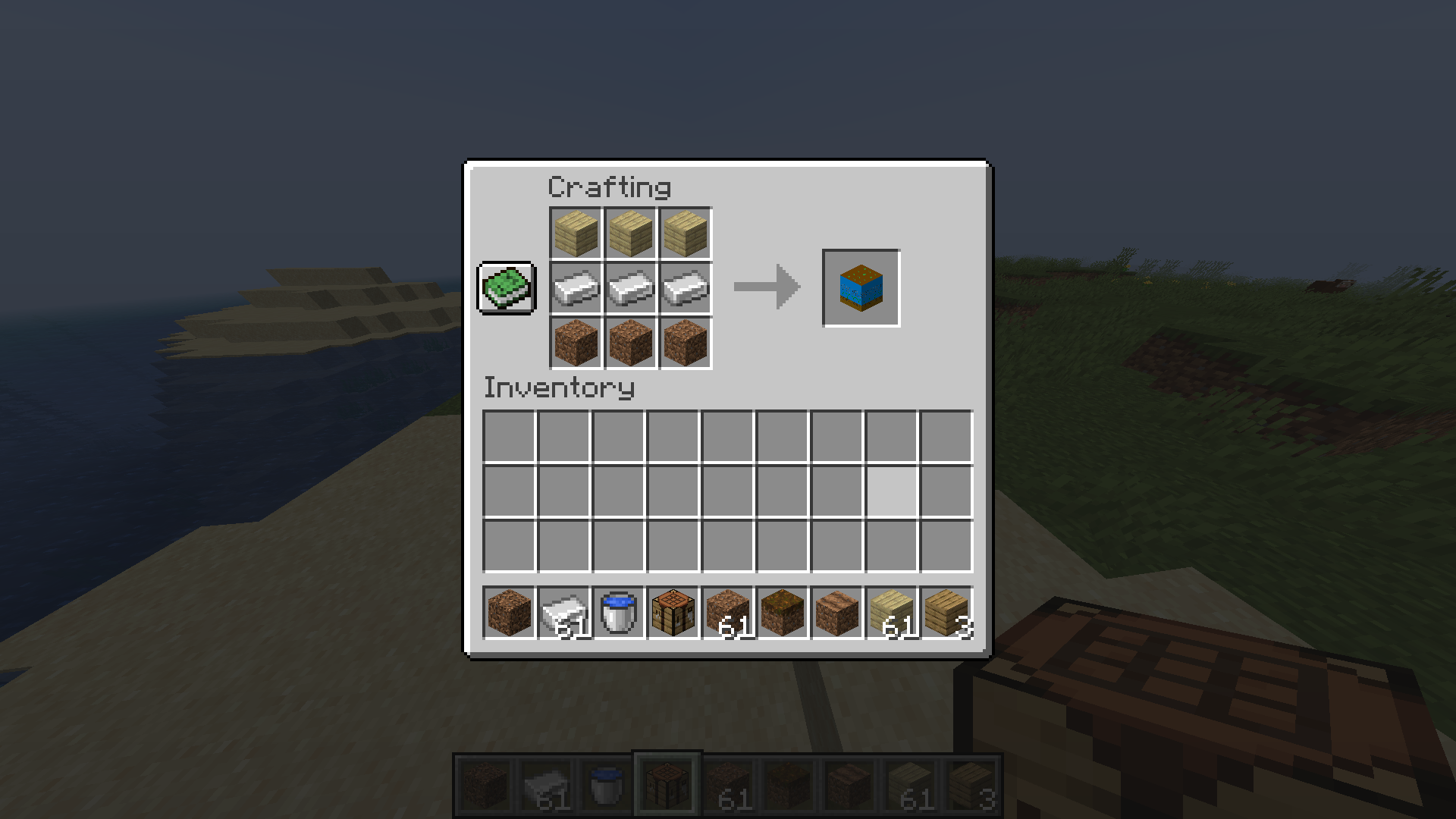
Task: Grab the bottom-right dirt block from crafting grid
Action: pyautogui.click(x=685, y=343)
